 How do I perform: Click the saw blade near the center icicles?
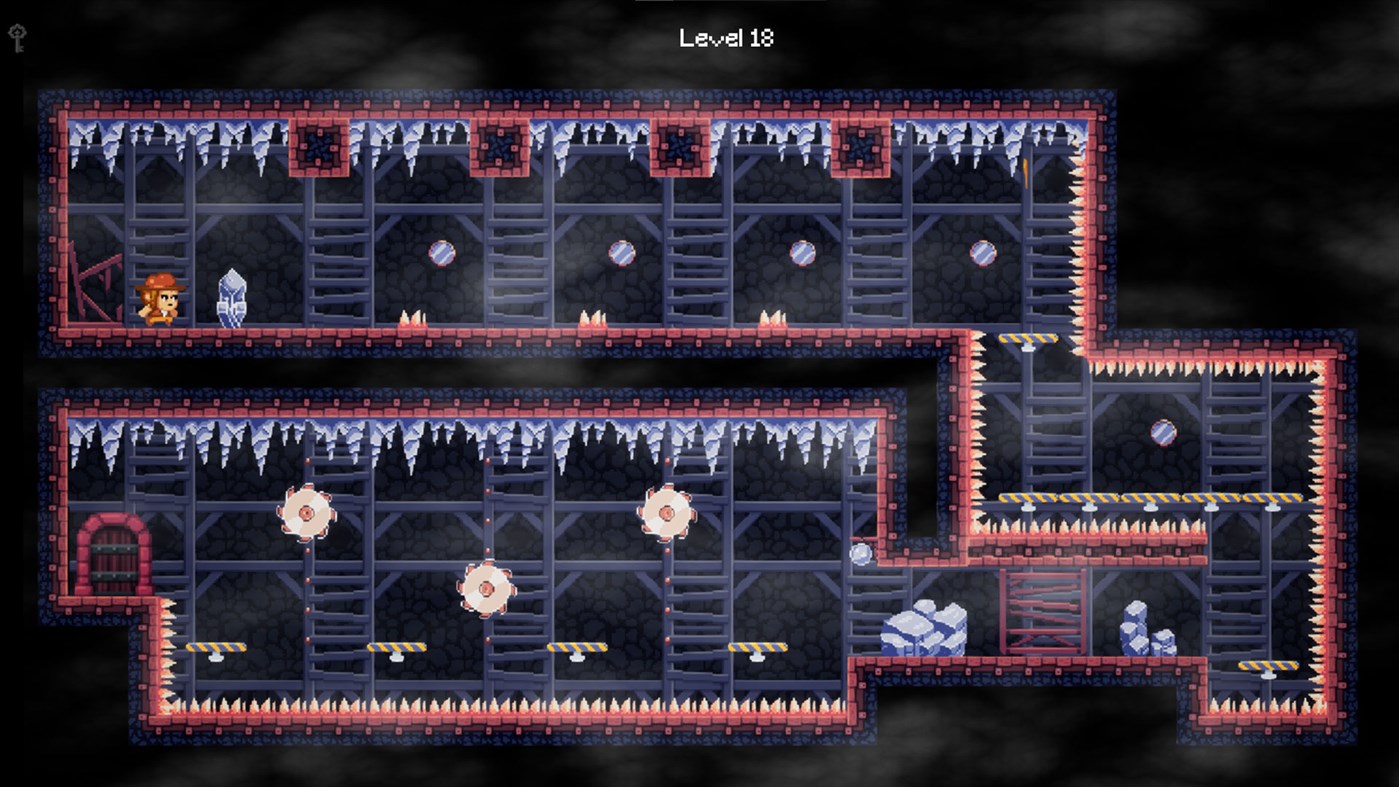[x=667, y=513]
